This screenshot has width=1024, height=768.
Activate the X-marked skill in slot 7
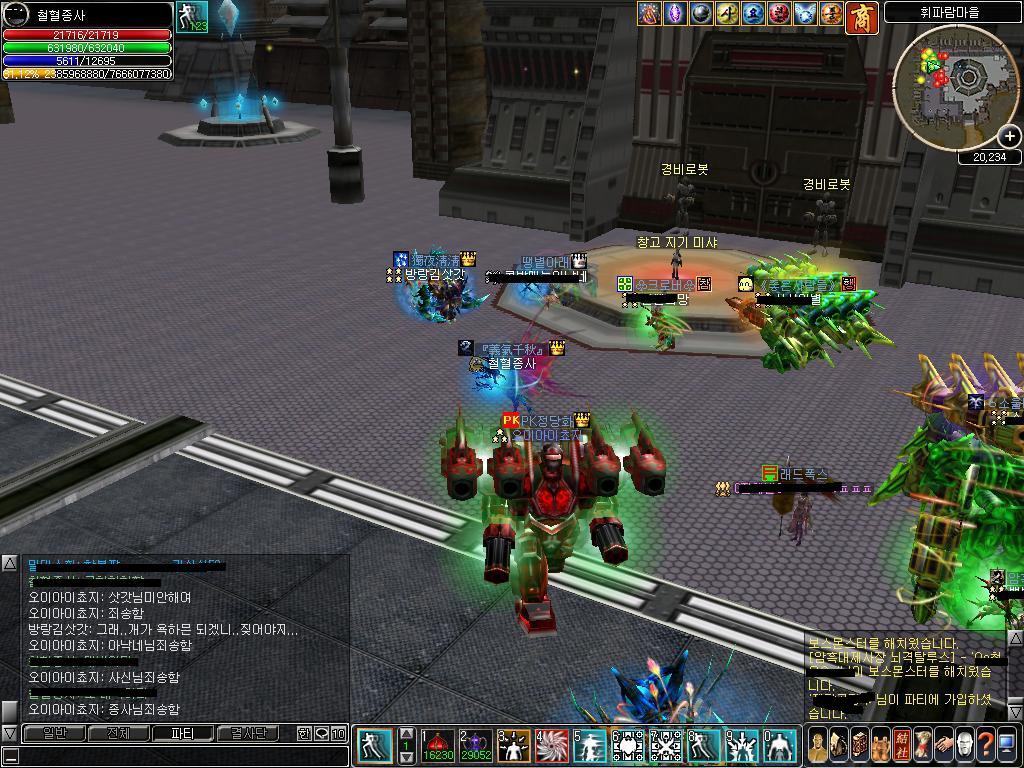[665, 746]
